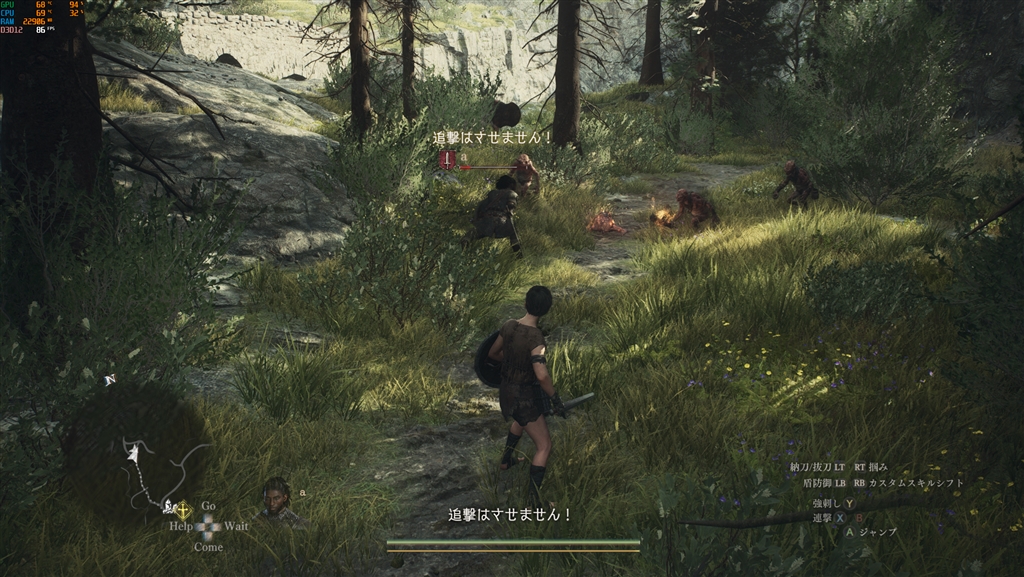Select the Wait pawn command
This screenshot has width=1024, height=577.
tap(236, 526)
